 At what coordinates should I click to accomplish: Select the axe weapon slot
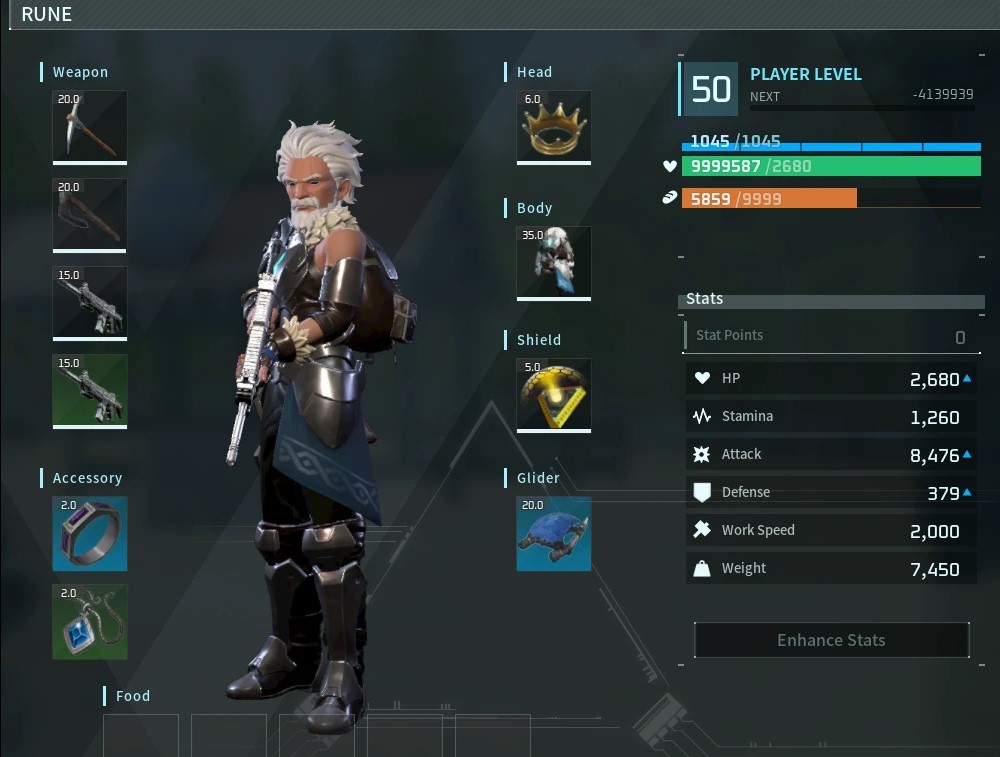90,214
